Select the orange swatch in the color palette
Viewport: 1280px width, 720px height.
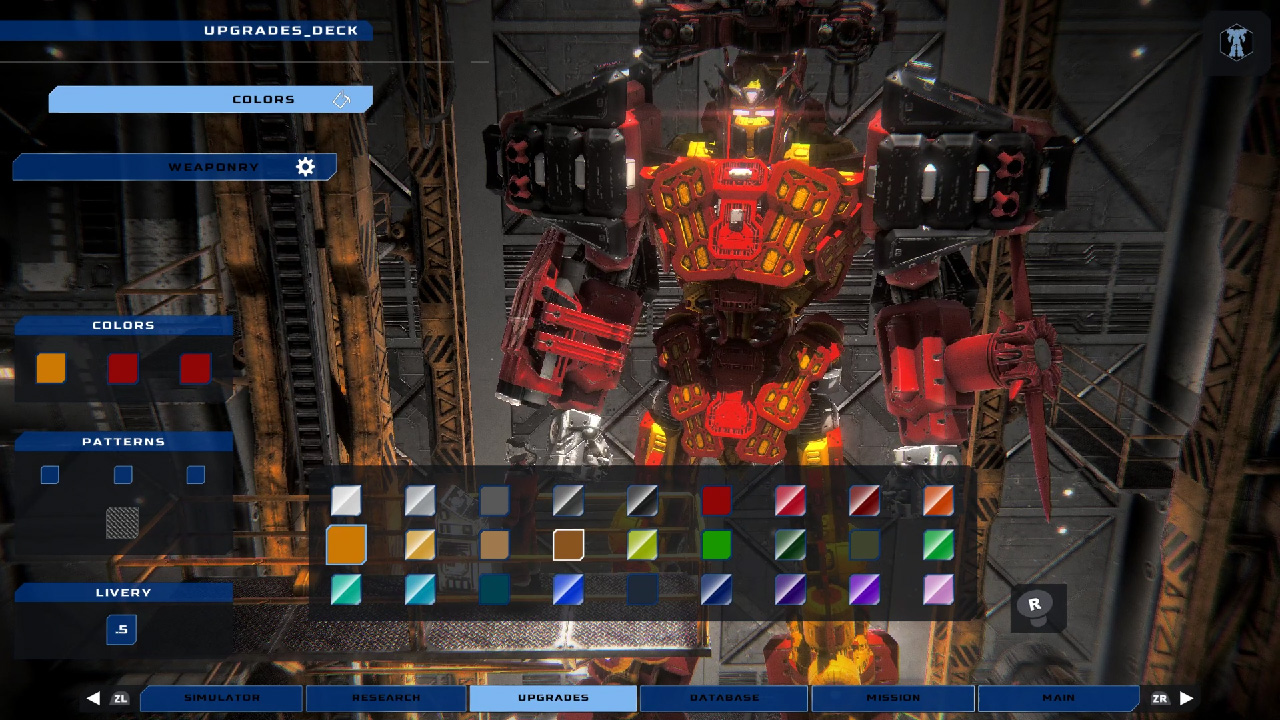point(344,545)
